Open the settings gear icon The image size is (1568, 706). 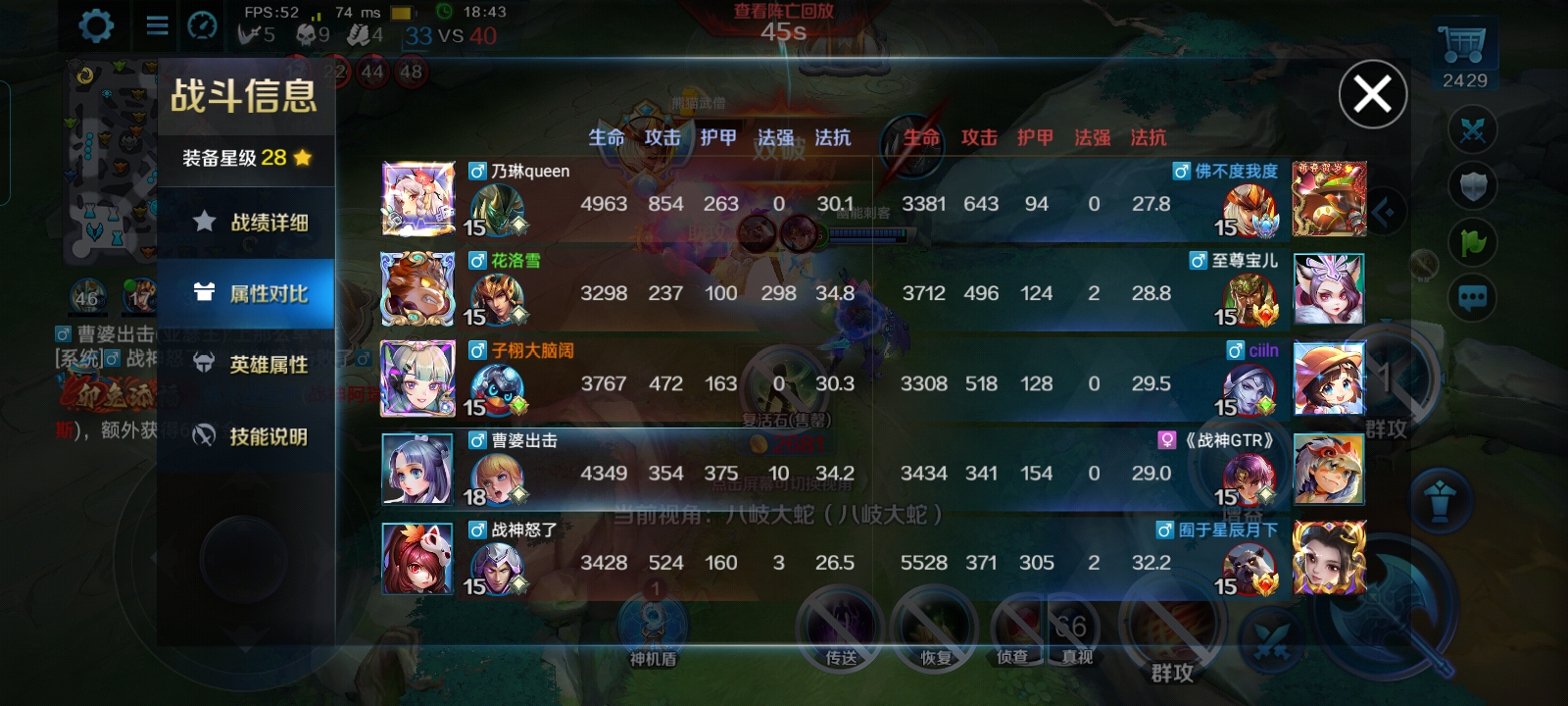95,25
